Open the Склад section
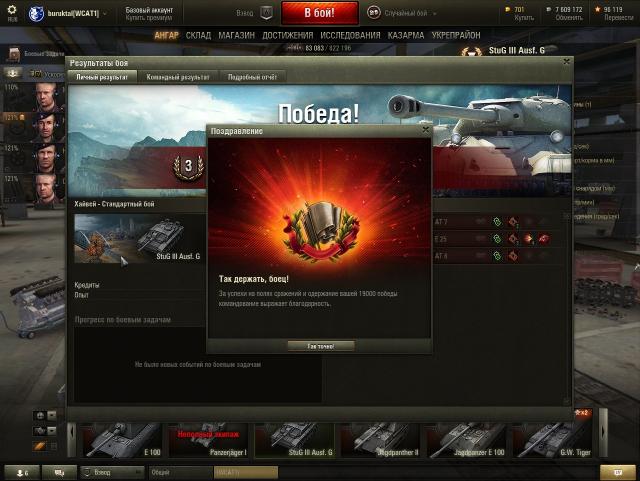 198,35
